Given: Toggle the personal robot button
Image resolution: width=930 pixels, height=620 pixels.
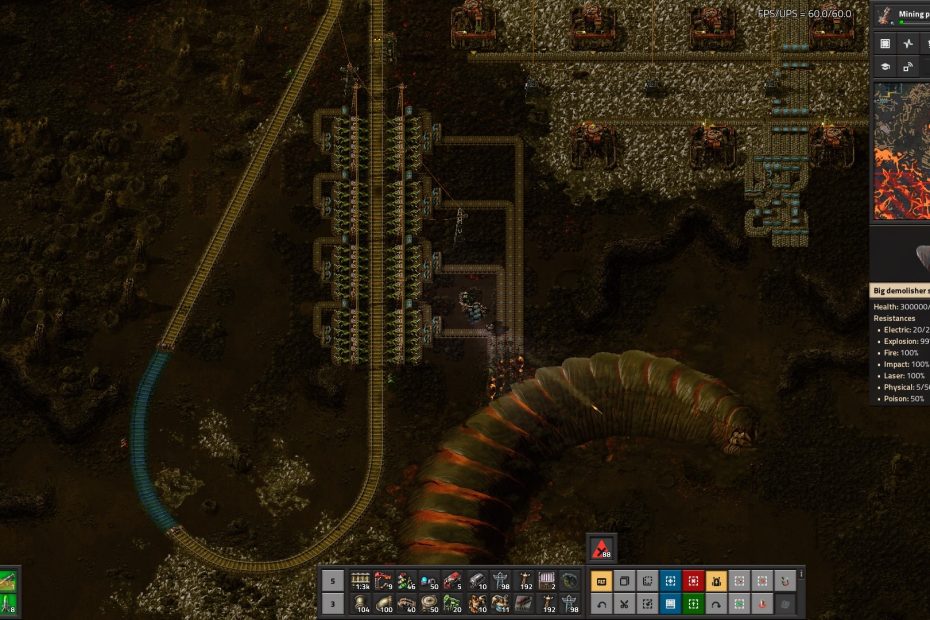Looking at the screenshot, I should click(716, 580).
